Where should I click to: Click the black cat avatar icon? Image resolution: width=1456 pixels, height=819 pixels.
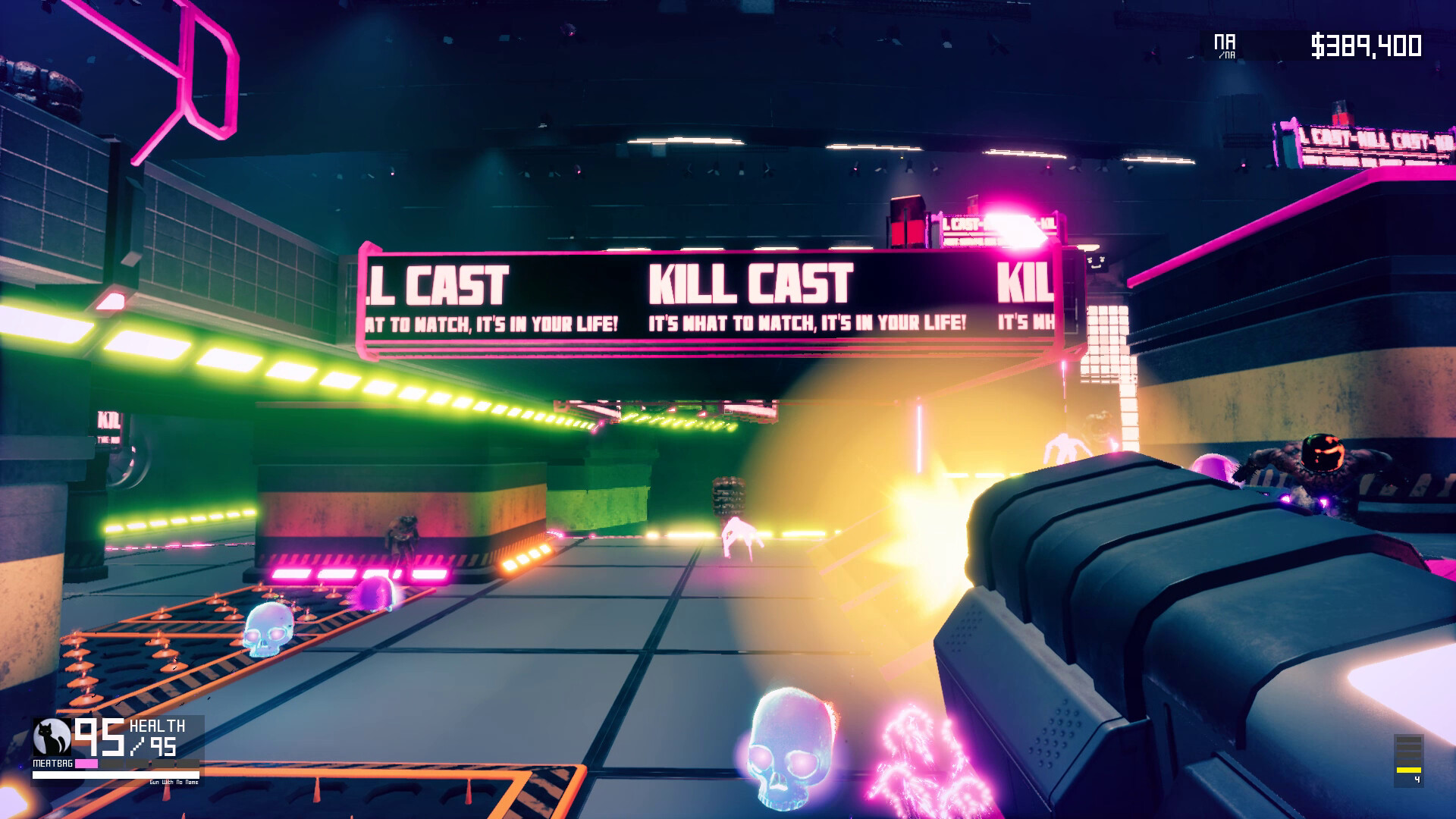(x=51, y=736)
